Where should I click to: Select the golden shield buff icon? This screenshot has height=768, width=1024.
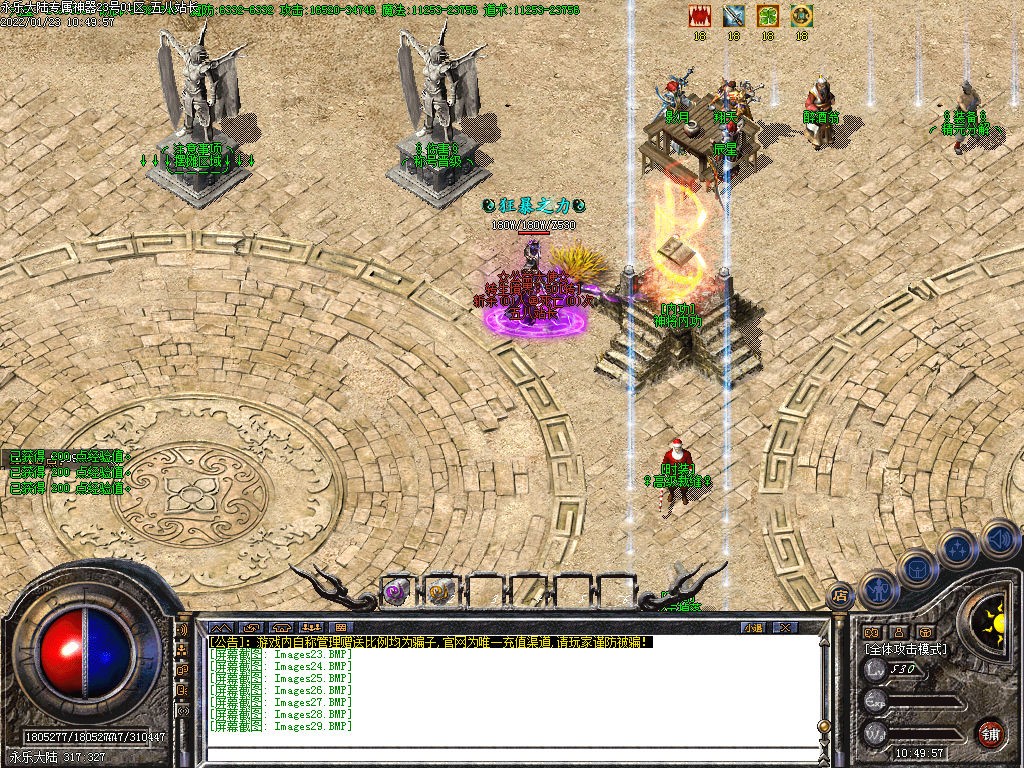point(801,15)
